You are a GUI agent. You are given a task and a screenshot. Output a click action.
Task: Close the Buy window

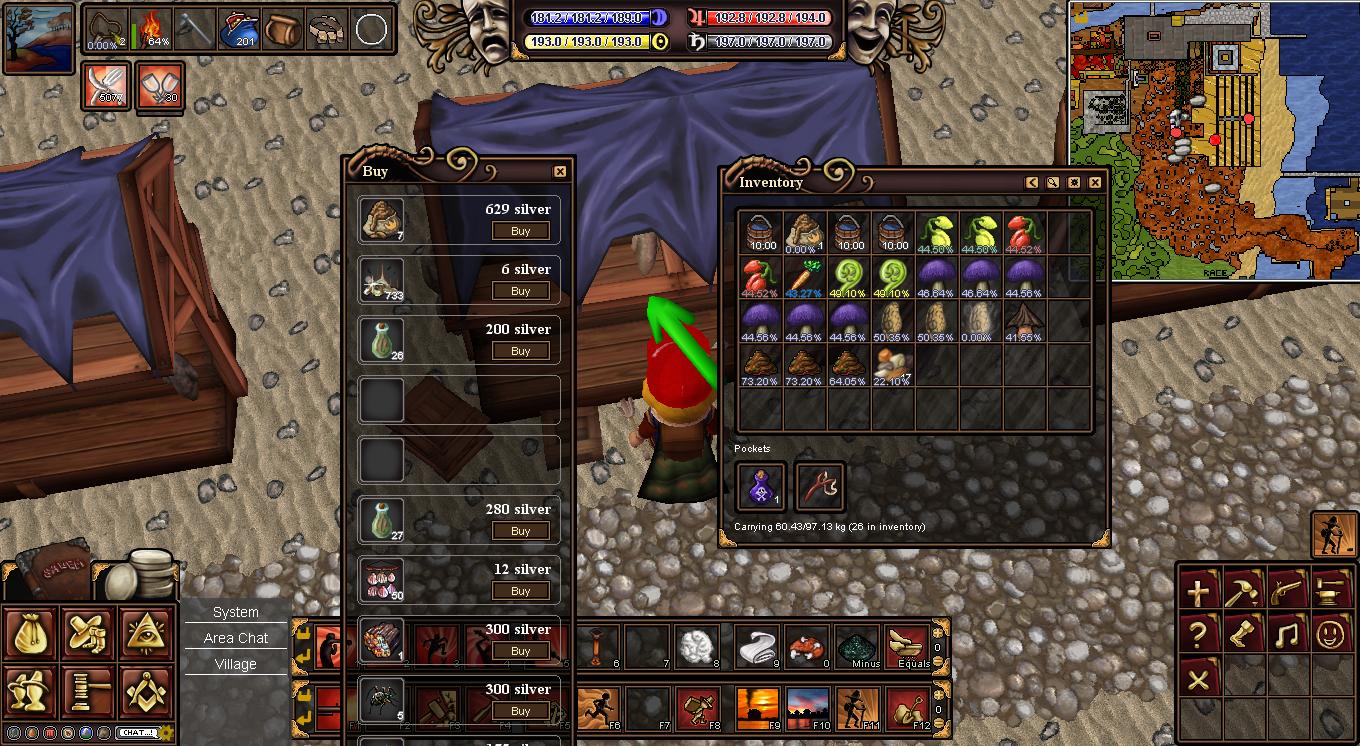tap(560, 171)
